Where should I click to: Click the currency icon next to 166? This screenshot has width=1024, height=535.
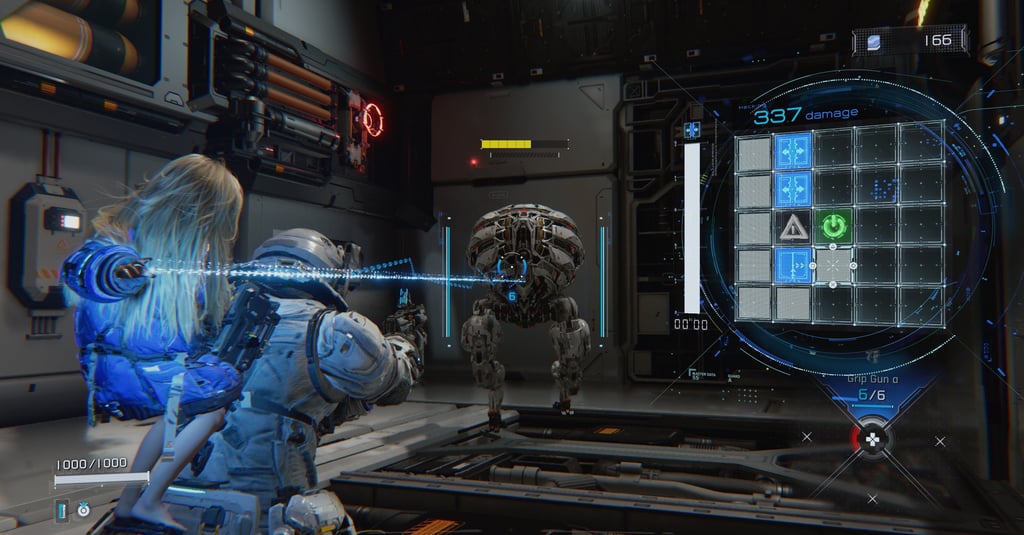click(875, 41)
